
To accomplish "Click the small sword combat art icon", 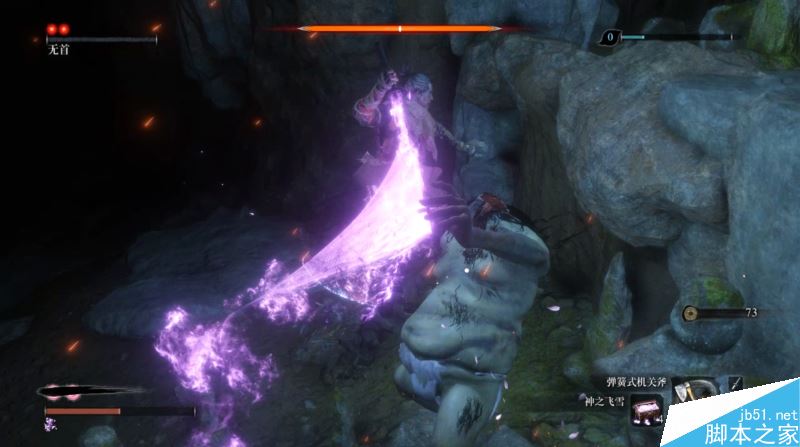I will pos(735,384).
